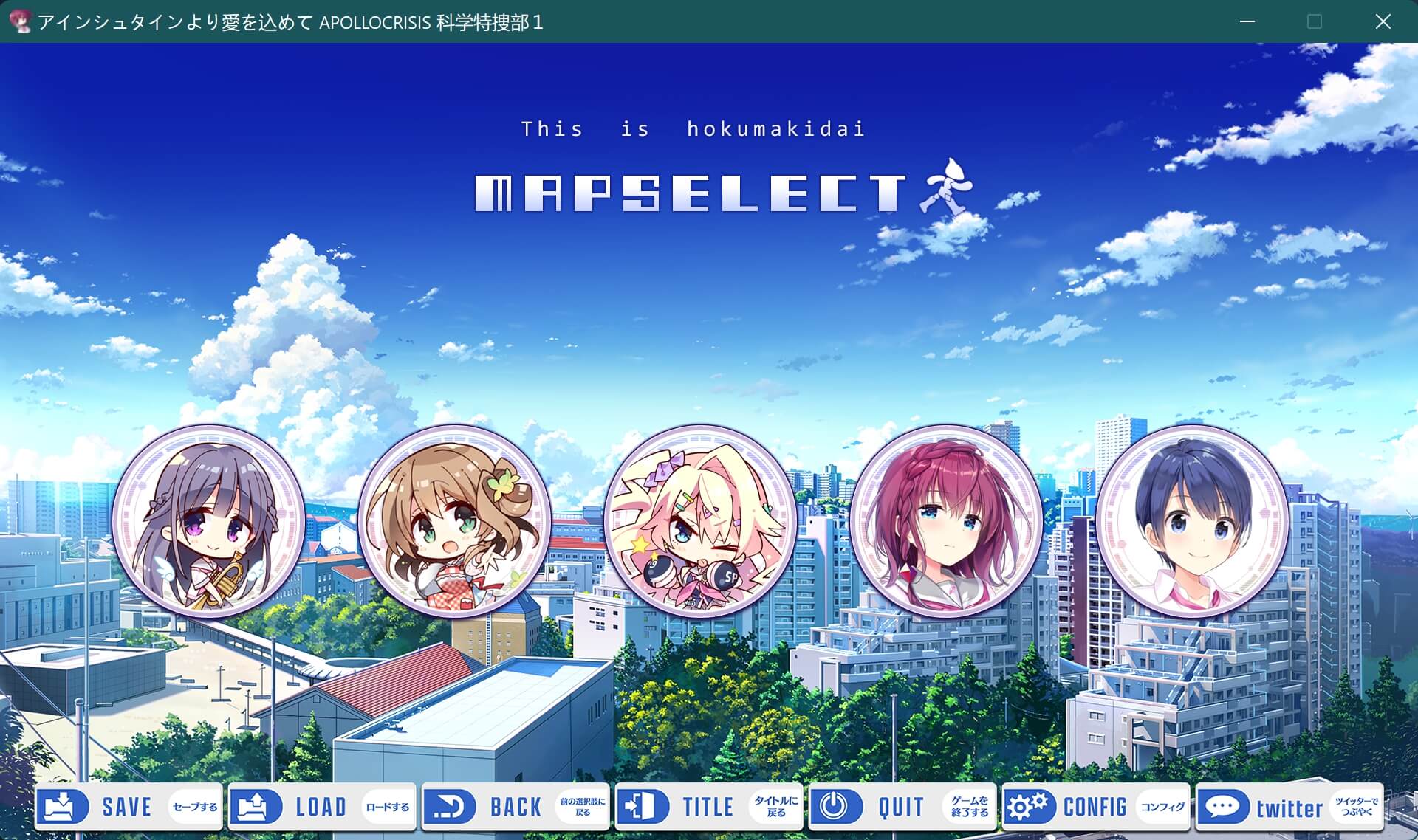Click the twitter speech bubble icon
Viewport: 1418px width, 840px height.
1224,807
